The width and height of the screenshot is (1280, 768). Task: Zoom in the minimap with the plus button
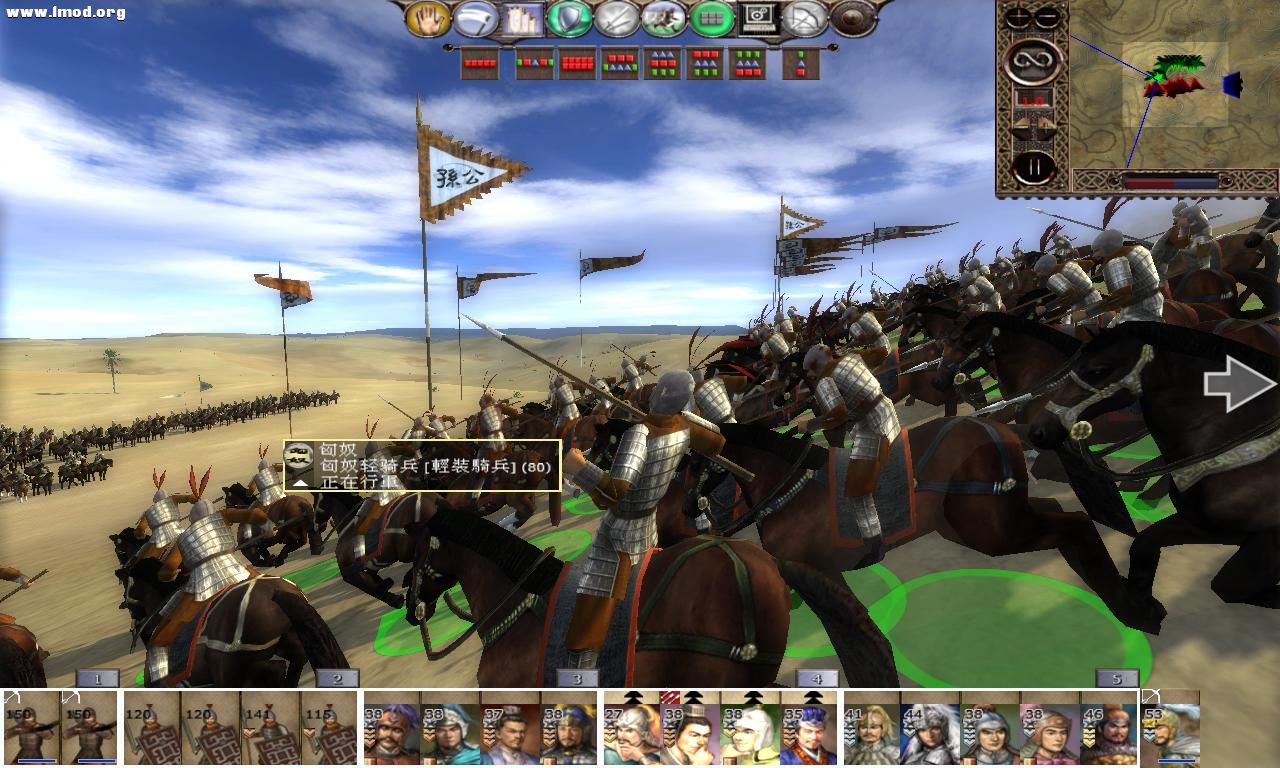(x=1017, y=16)
